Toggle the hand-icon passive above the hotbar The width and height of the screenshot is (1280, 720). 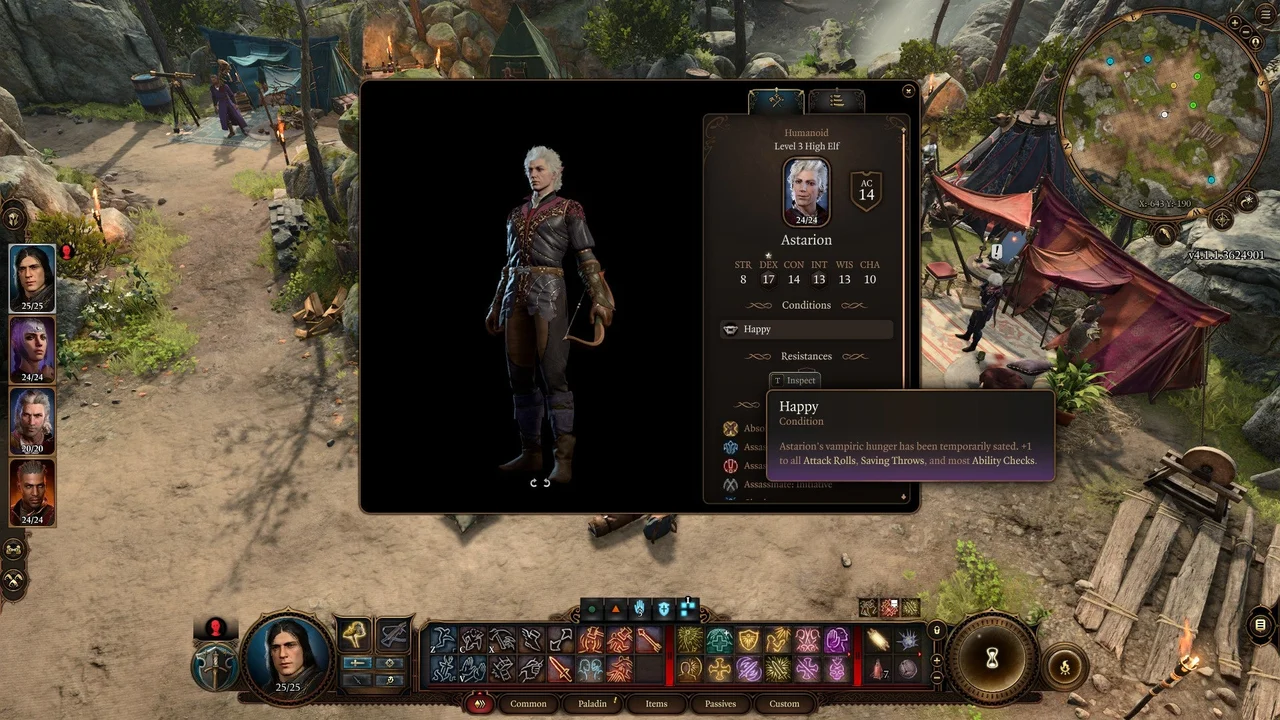click(x=637, y=607)
